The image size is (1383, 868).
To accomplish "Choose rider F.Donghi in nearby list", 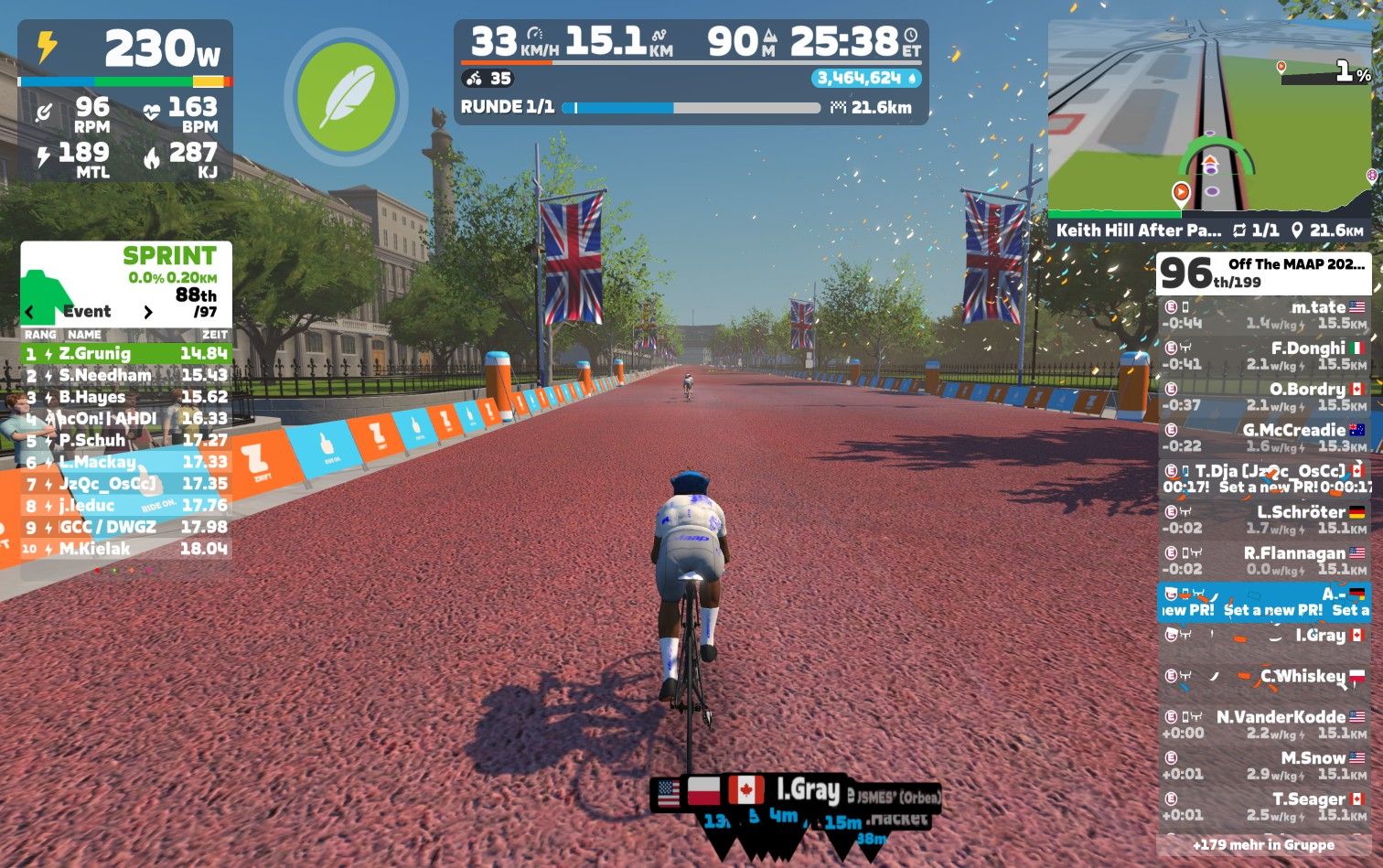I will coord(1264,356).
